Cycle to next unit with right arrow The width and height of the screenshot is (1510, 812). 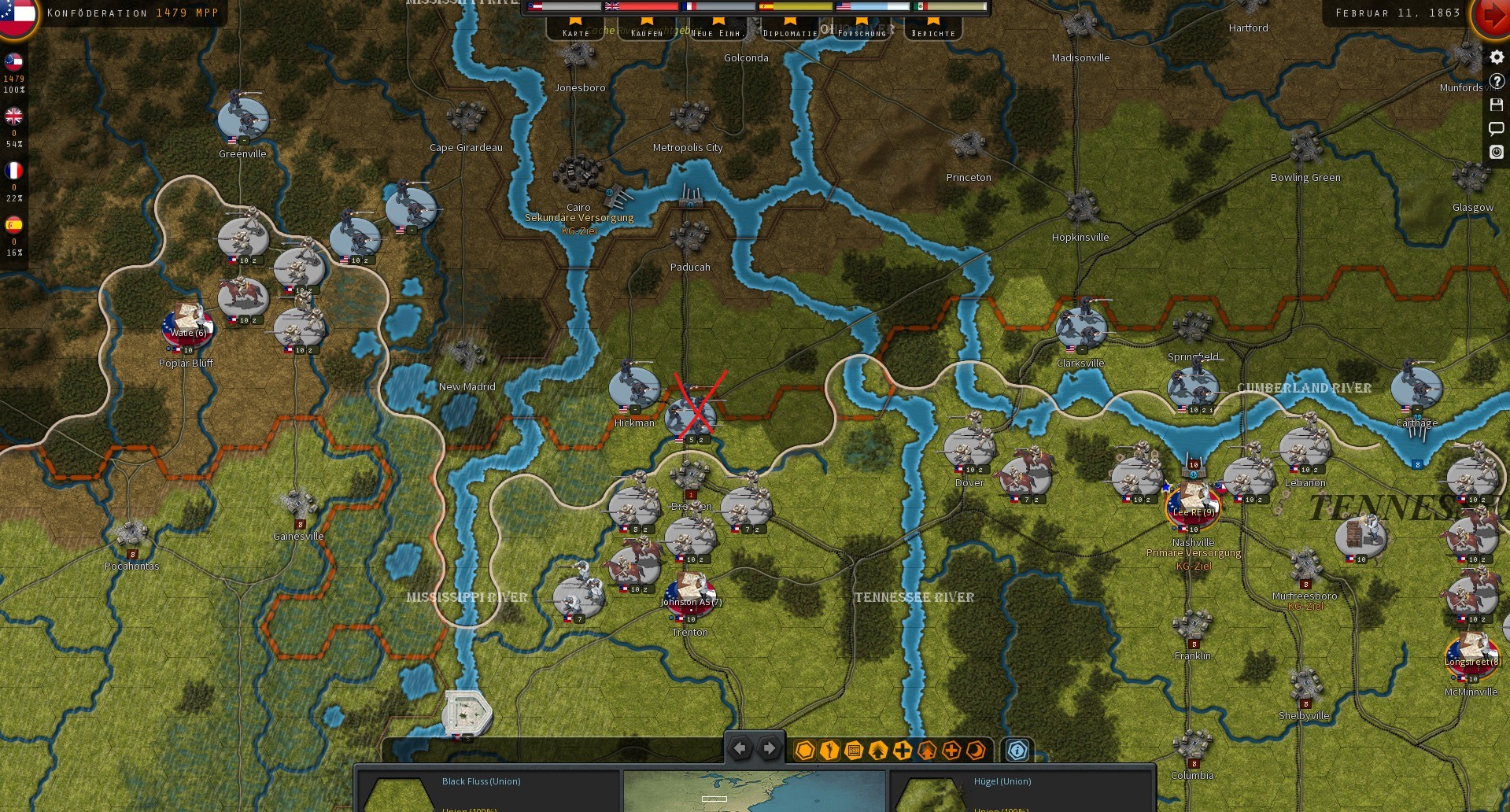[x=769, y=748]
